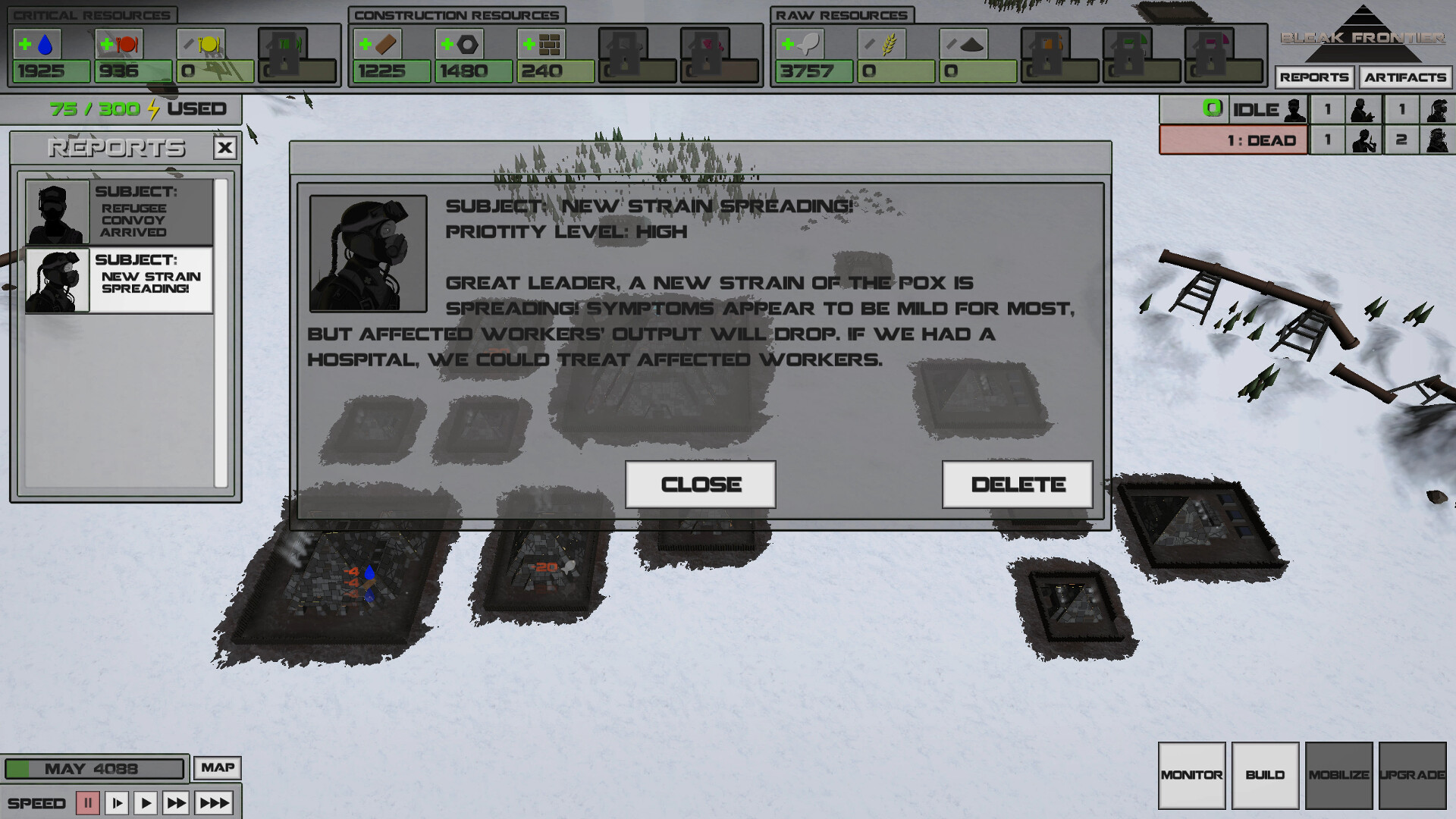Open the Reports panel
The width and height of the screenshot is (1456, 819).
pyautogui.click(x=1316, y=77)
